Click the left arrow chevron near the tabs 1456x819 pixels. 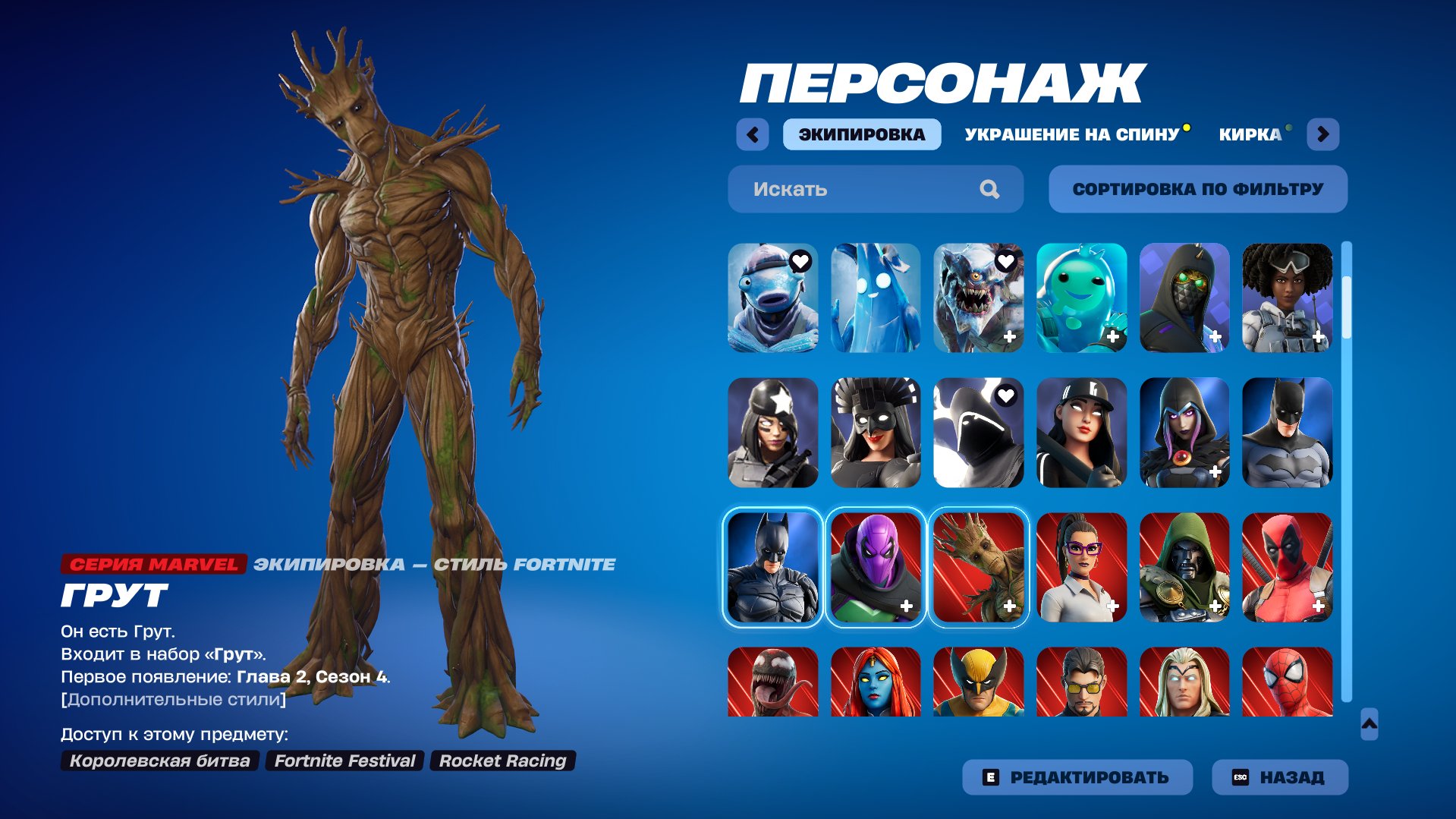tap(750, 134)
